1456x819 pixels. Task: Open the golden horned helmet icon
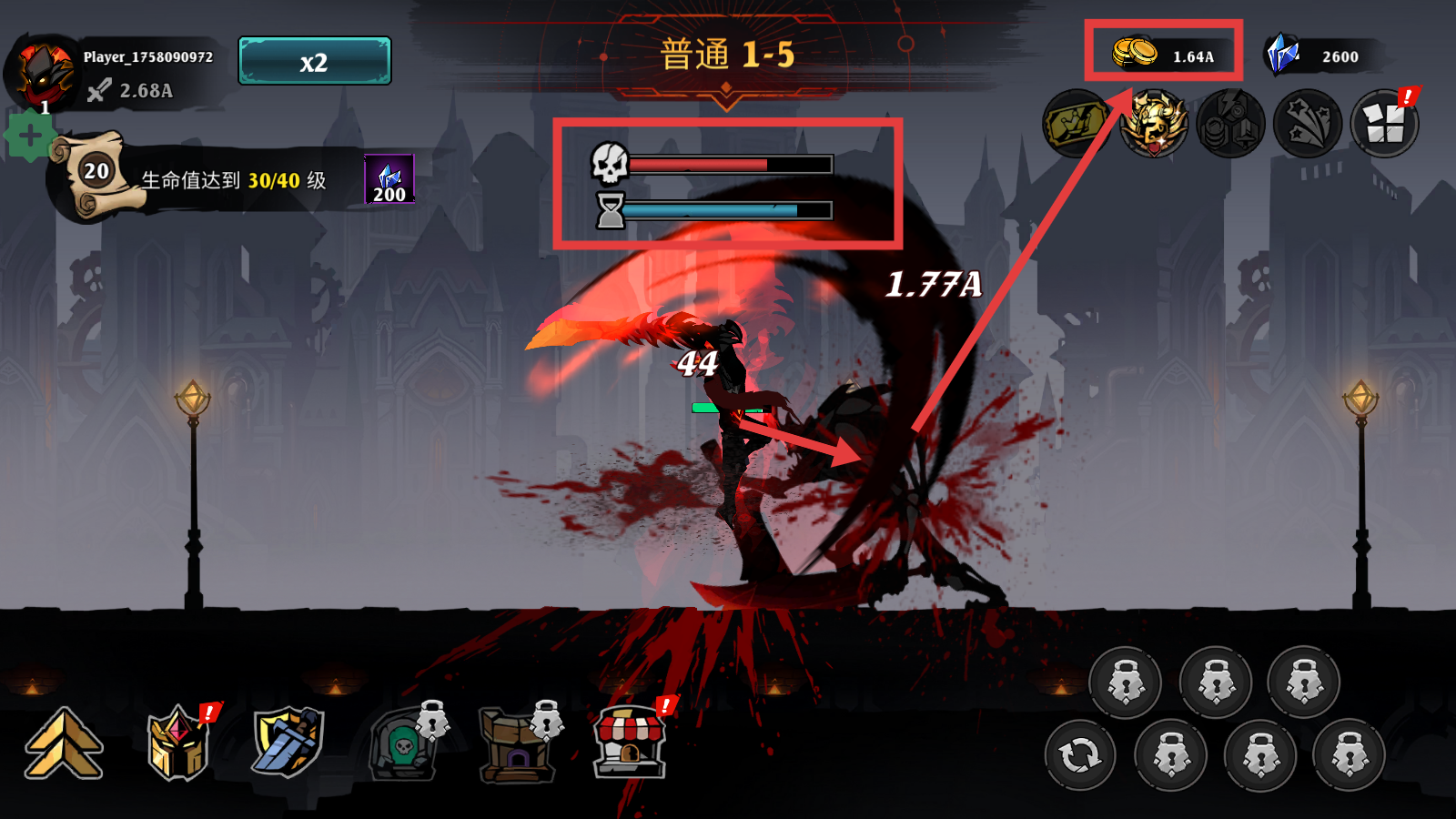click(1153, 124)
